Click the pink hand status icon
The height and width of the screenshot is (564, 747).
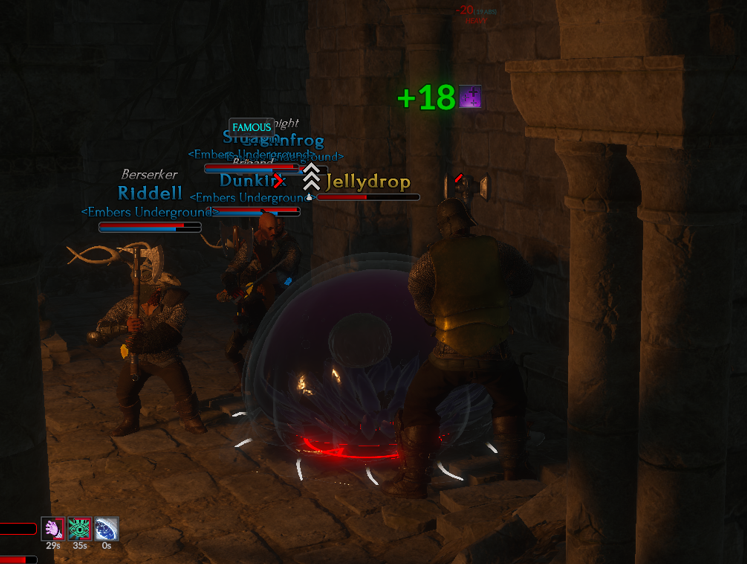(53, 528)
